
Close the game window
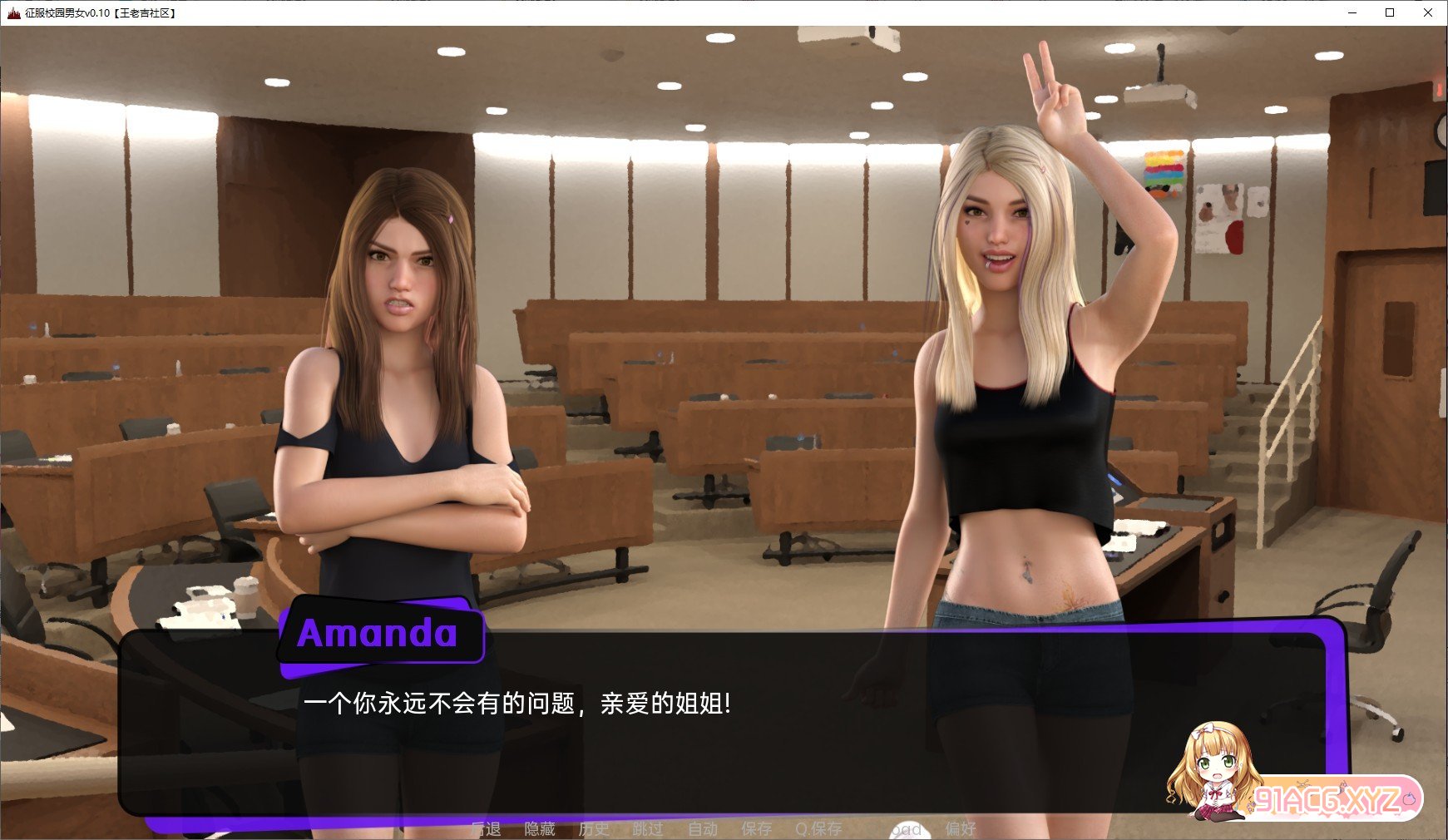(x=1428, y=12)
